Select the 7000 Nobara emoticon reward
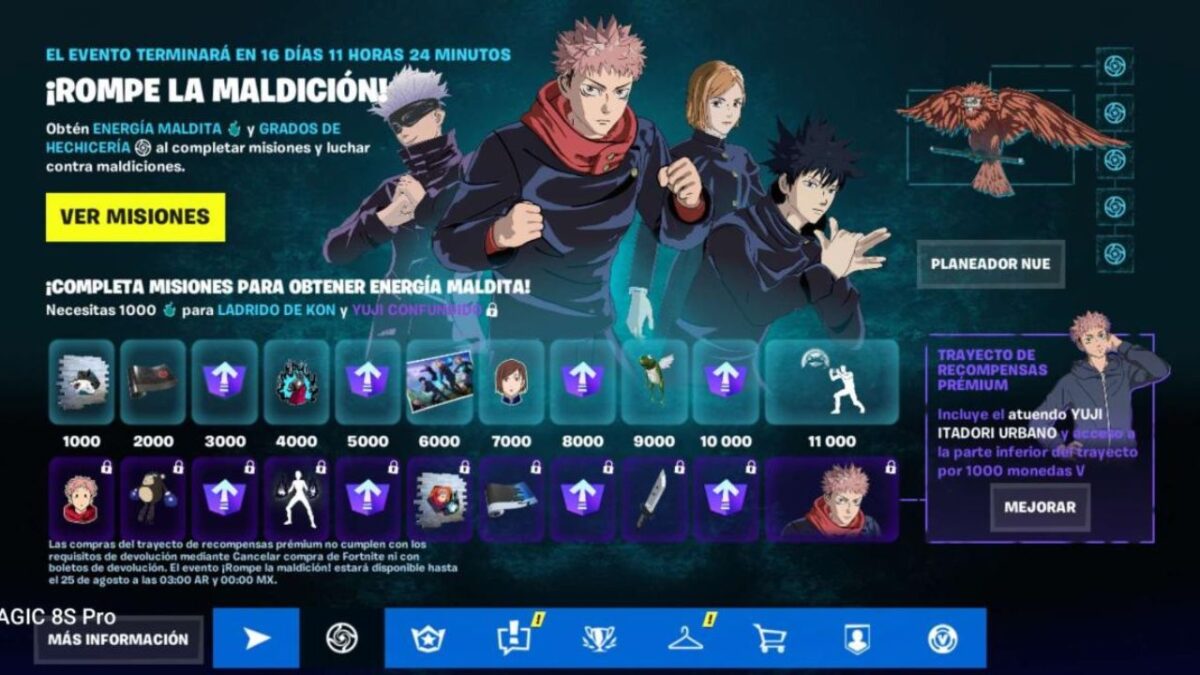The image size is (1200, 675). pyautogui.click(x=511, y=381)
